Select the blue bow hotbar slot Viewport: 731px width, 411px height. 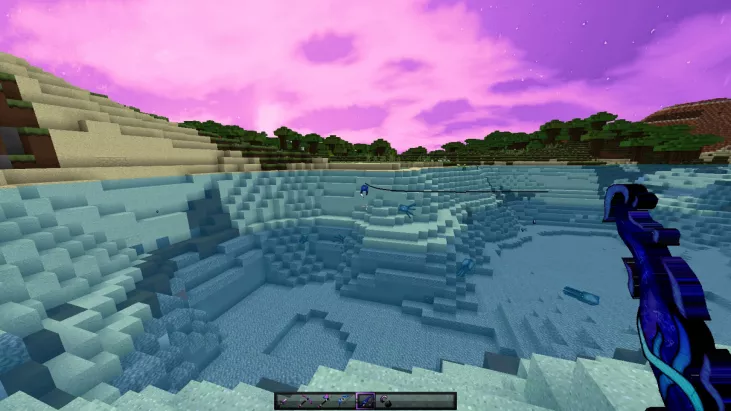pyautogui.click(x=345, y=401)
